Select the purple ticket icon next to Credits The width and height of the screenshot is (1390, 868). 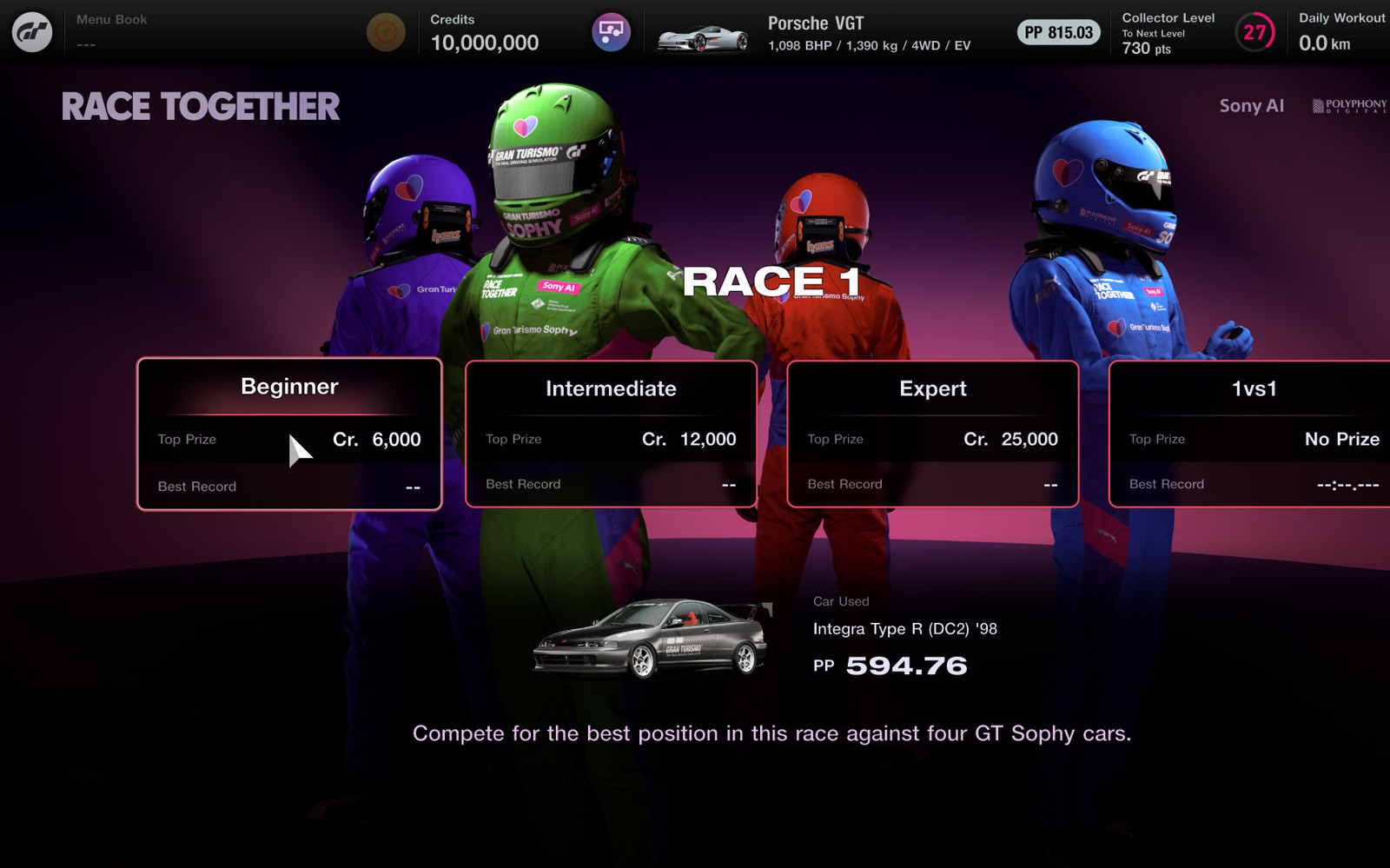coord(611,31)
